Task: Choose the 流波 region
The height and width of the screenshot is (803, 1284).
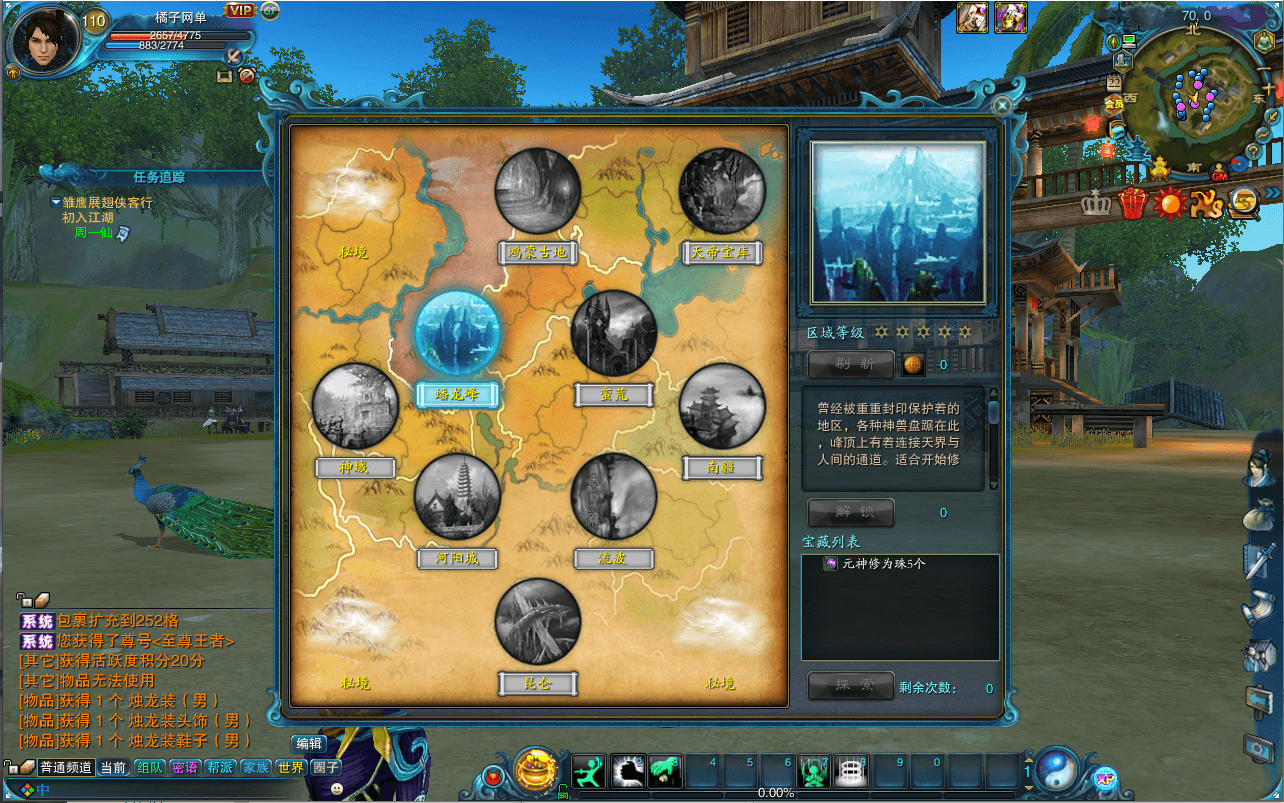Action: (614, 496)
